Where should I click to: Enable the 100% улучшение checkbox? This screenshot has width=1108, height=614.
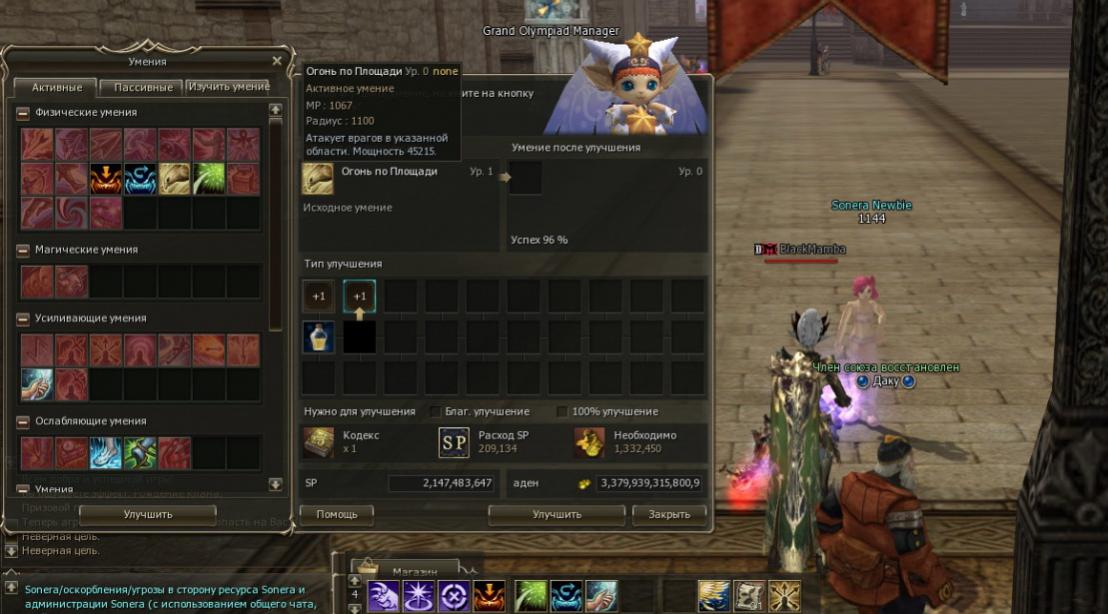[562, 411]
